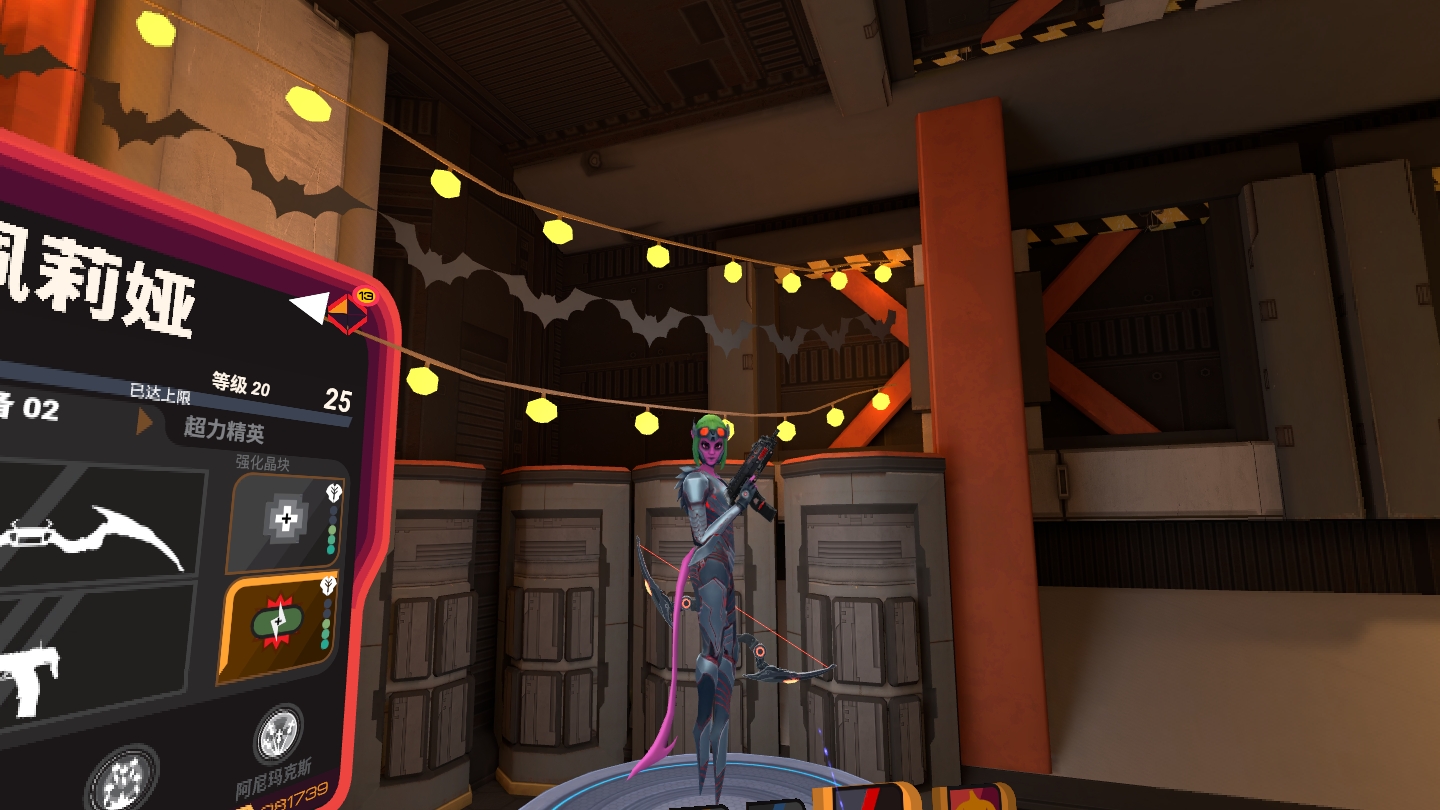Select the round emblem above 阿尼玛克斯
Image resolution: width=1440 pixels, height=810 pixels.
click(279, 735)
